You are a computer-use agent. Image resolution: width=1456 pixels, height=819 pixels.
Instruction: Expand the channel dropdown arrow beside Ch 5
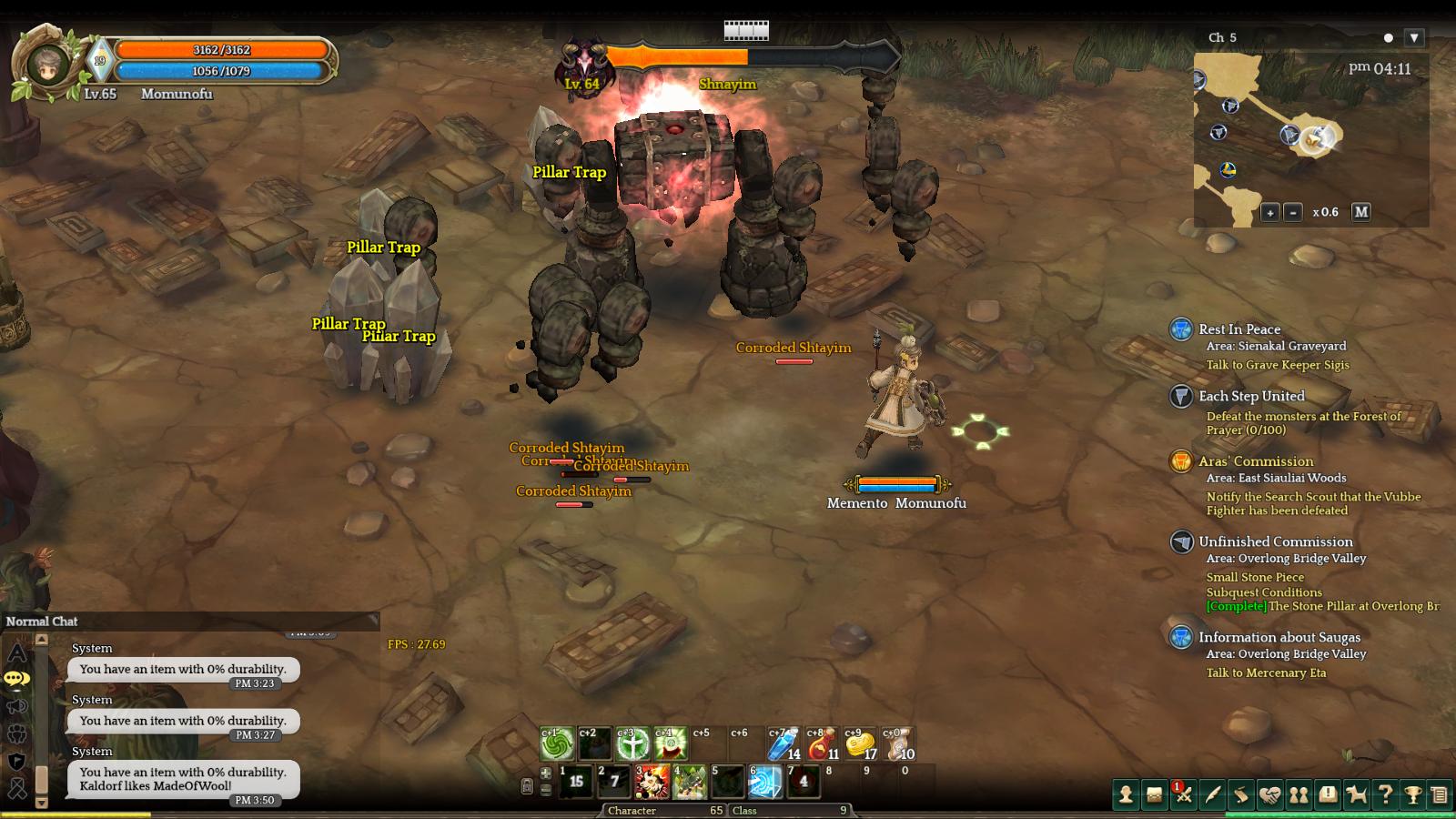[1413, 38]
